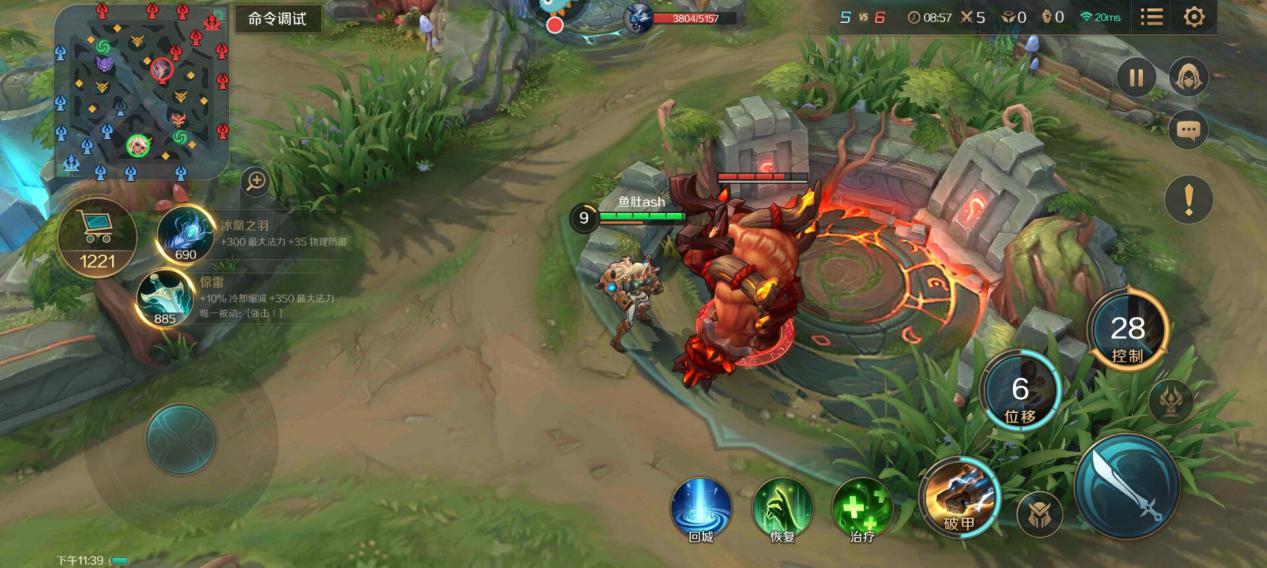Open the 命令调试 debug button

[278, 19]
